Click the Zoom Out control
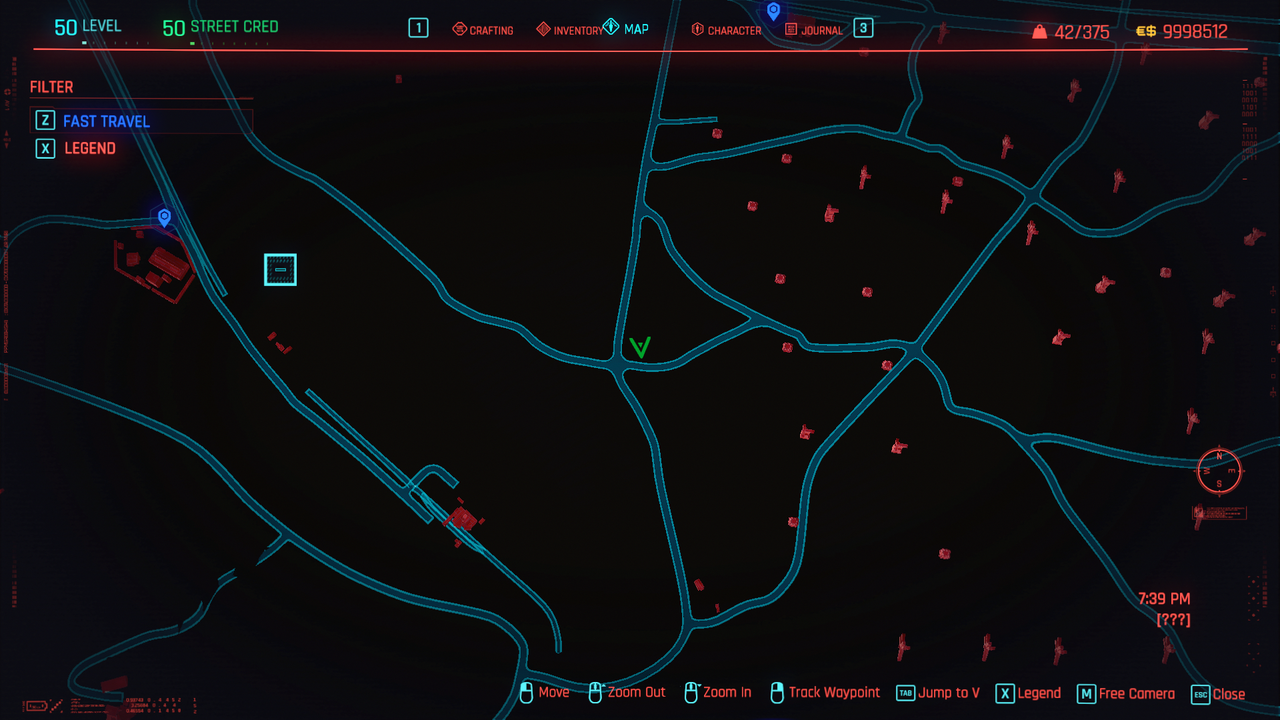The height and width of the screenshot is (720, 1280). click(x=627, y=692)
